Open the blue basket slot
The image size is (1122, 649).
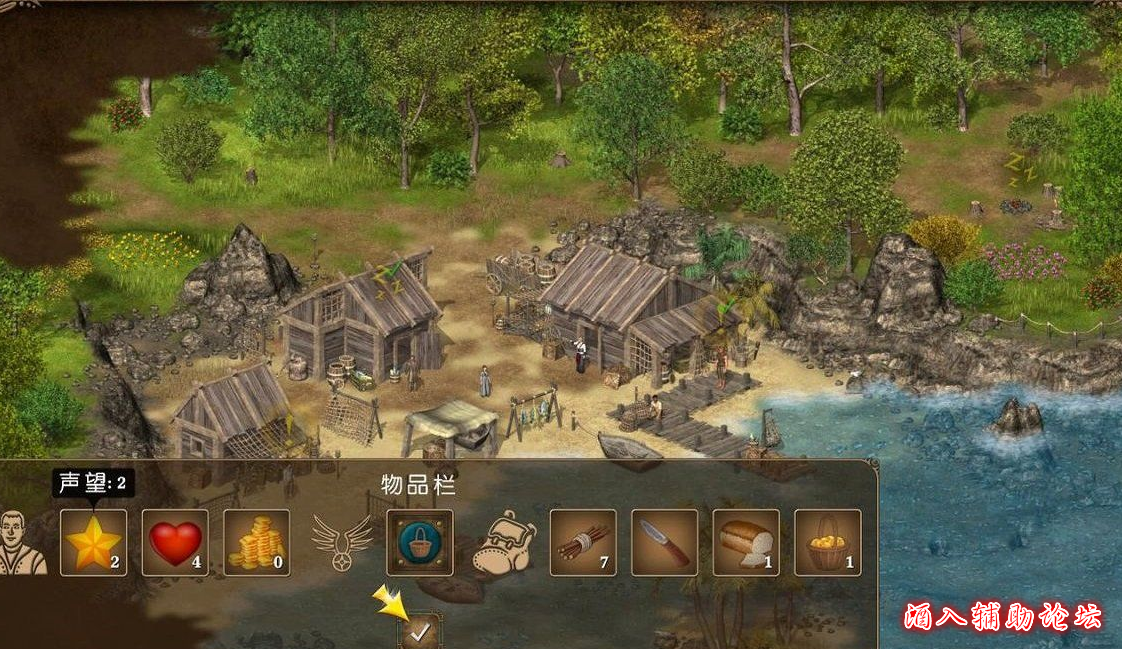[420, 543]
